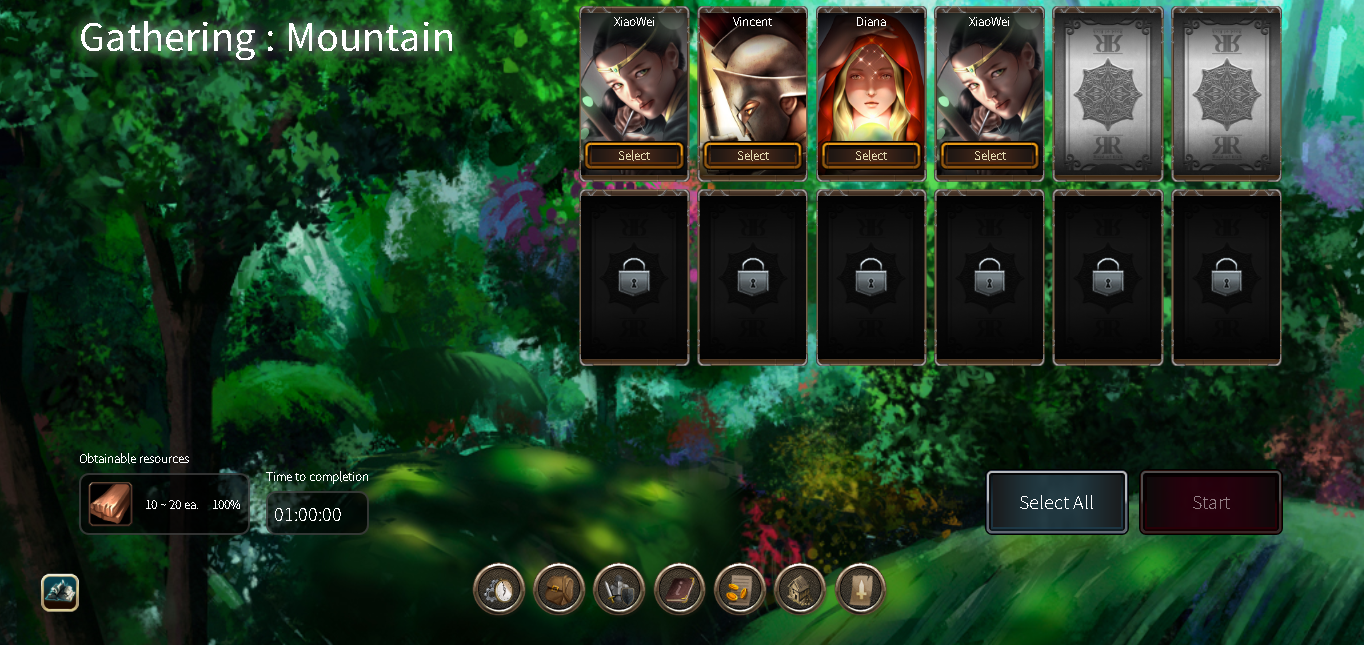Open the clock and gear menu icon
The width and height of the screenshot is (1364, 645).
[499, 589]
